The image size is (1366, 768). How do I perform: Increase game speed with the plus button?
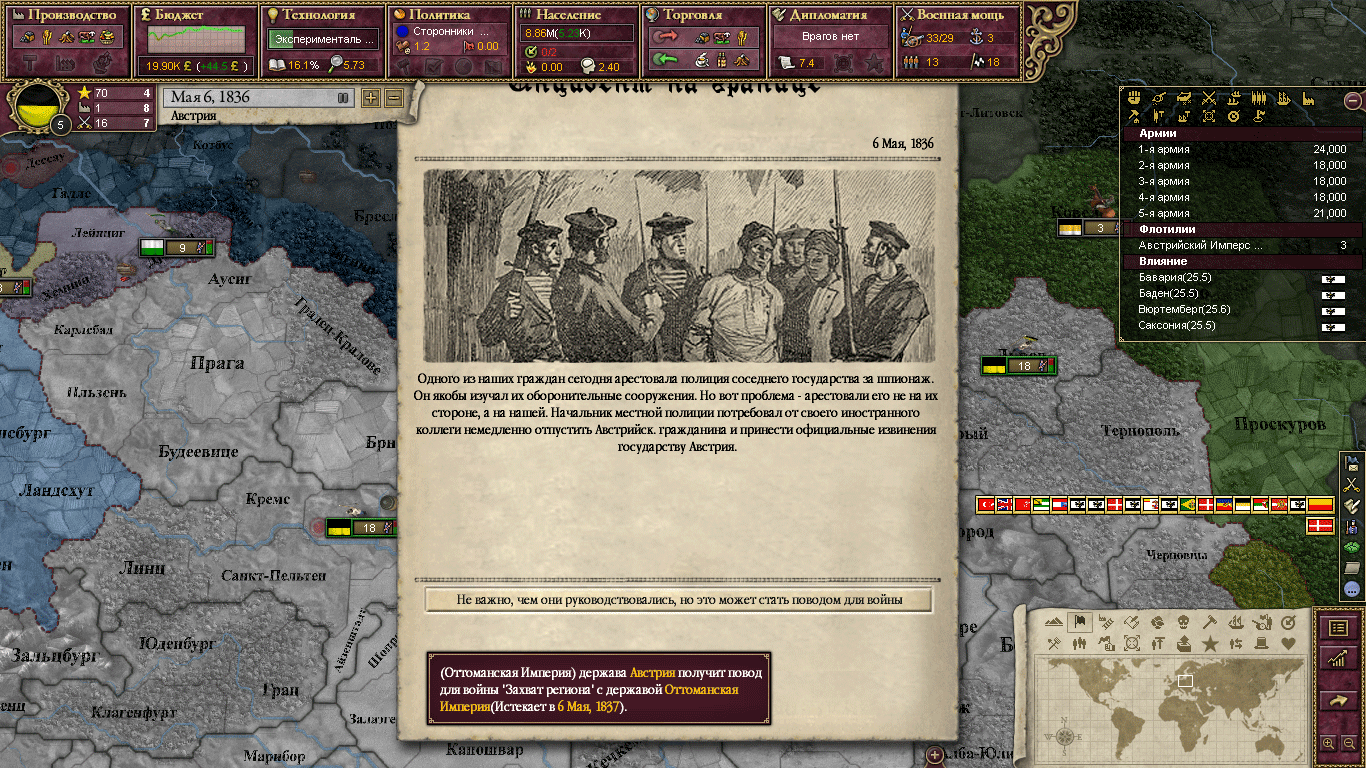370,98
